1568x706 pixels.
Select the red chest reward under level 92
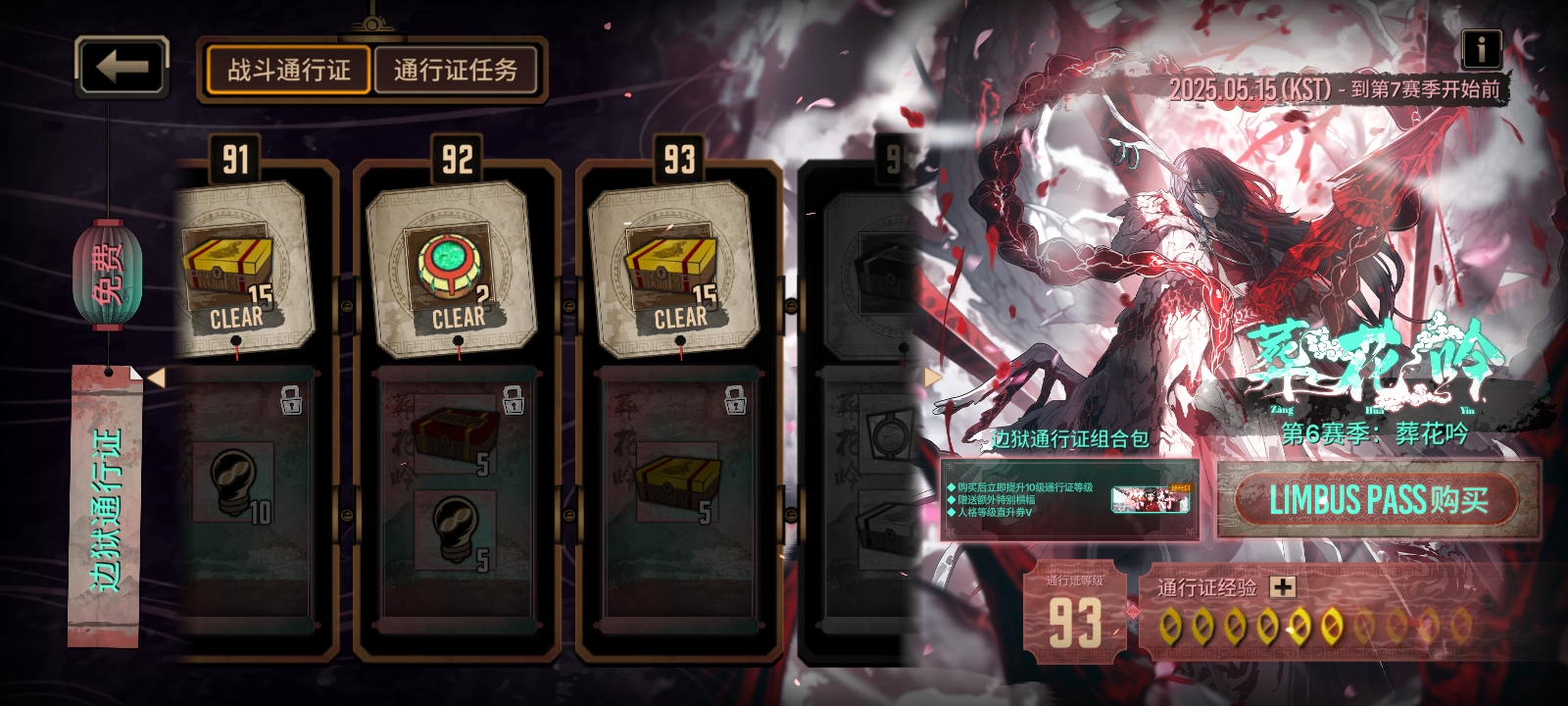pyautogui.click(x=456, y=431)
